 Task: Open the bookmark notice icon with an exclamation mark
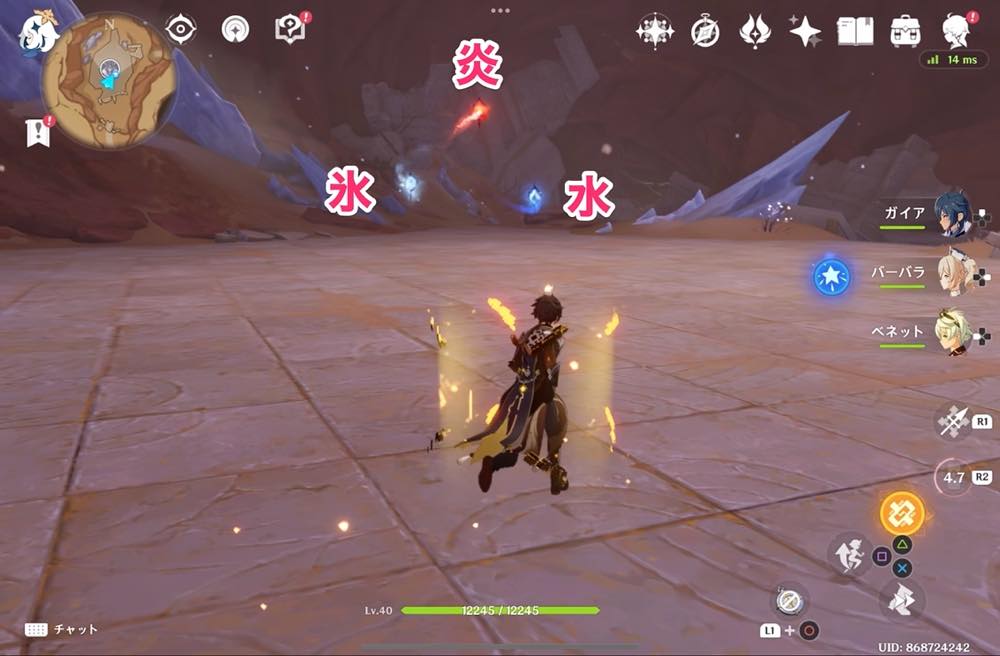(x=37, y=132)
